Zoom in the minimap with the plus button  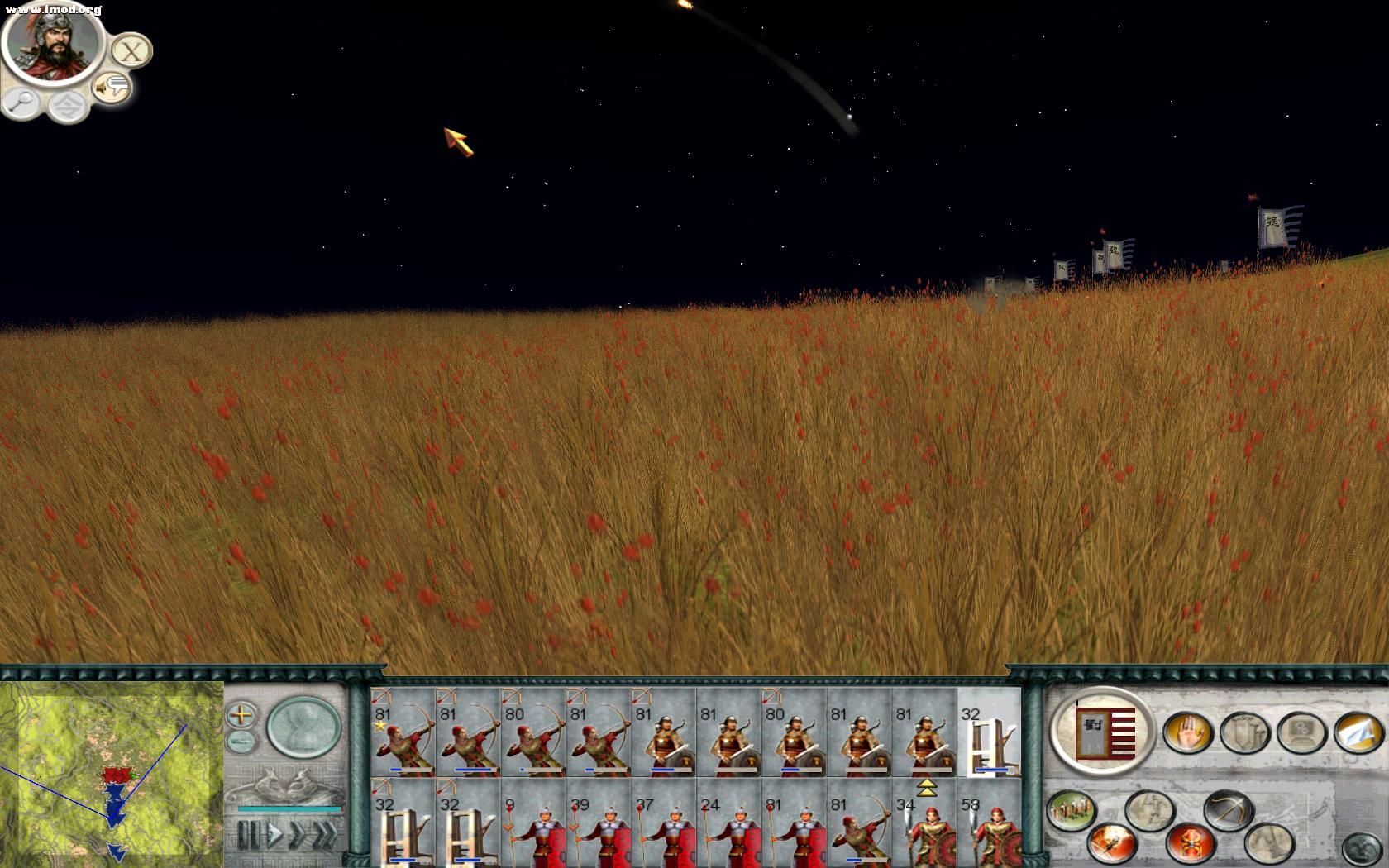point(241,714)
